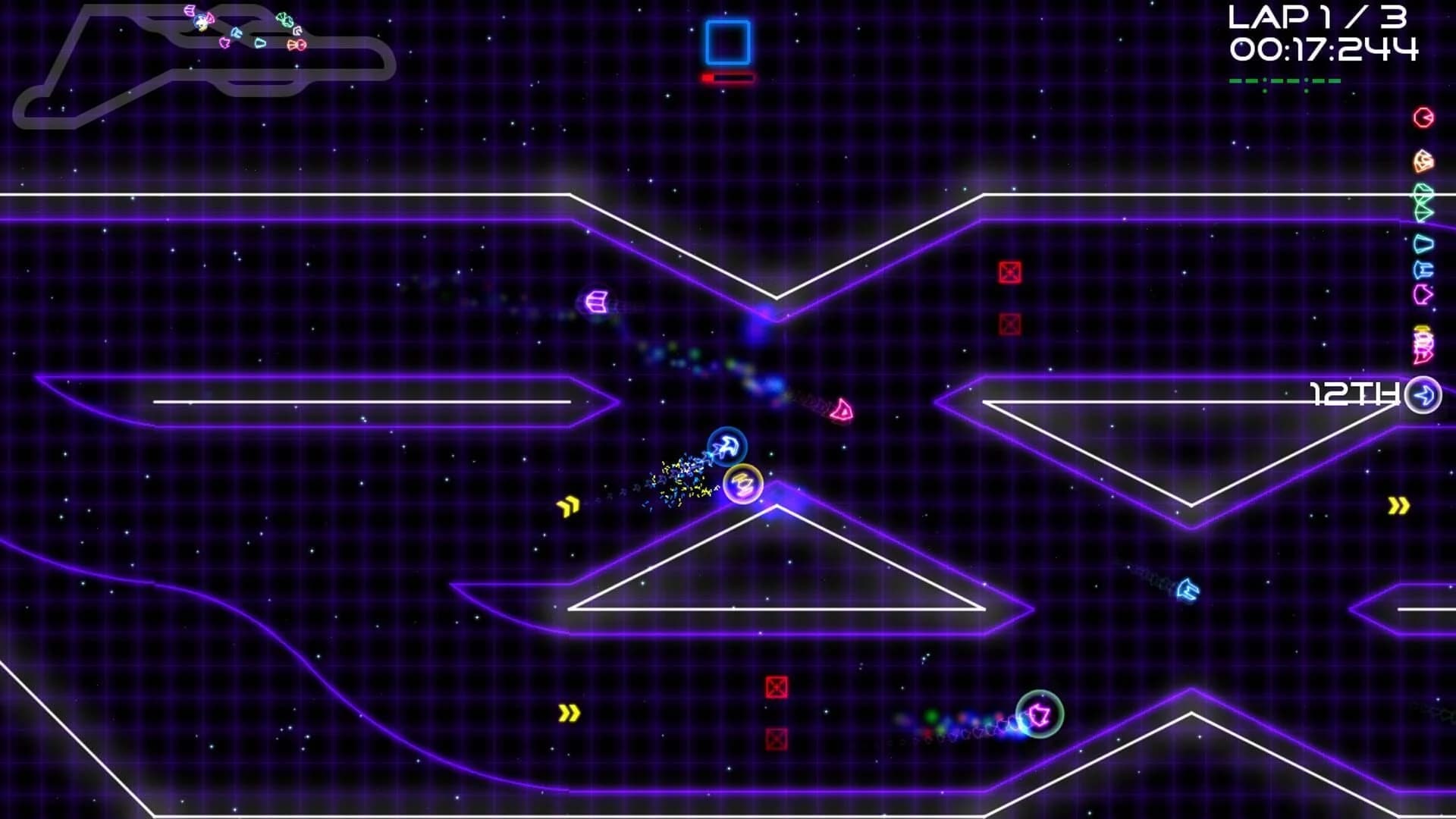Click the red health bar under the blue square
The width and height of the screenshot is (1456, 819).
725,77
